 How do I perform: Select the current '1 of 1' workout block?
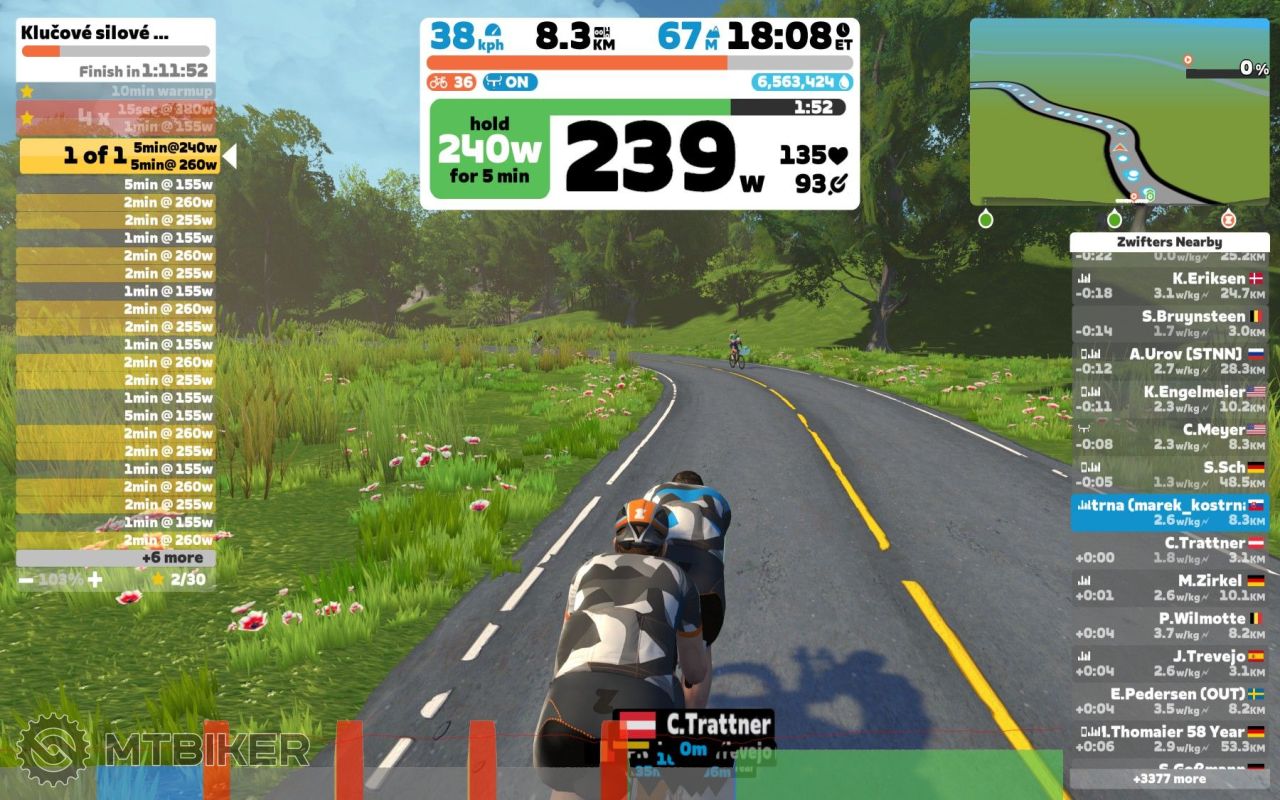(x=120, y=156)
